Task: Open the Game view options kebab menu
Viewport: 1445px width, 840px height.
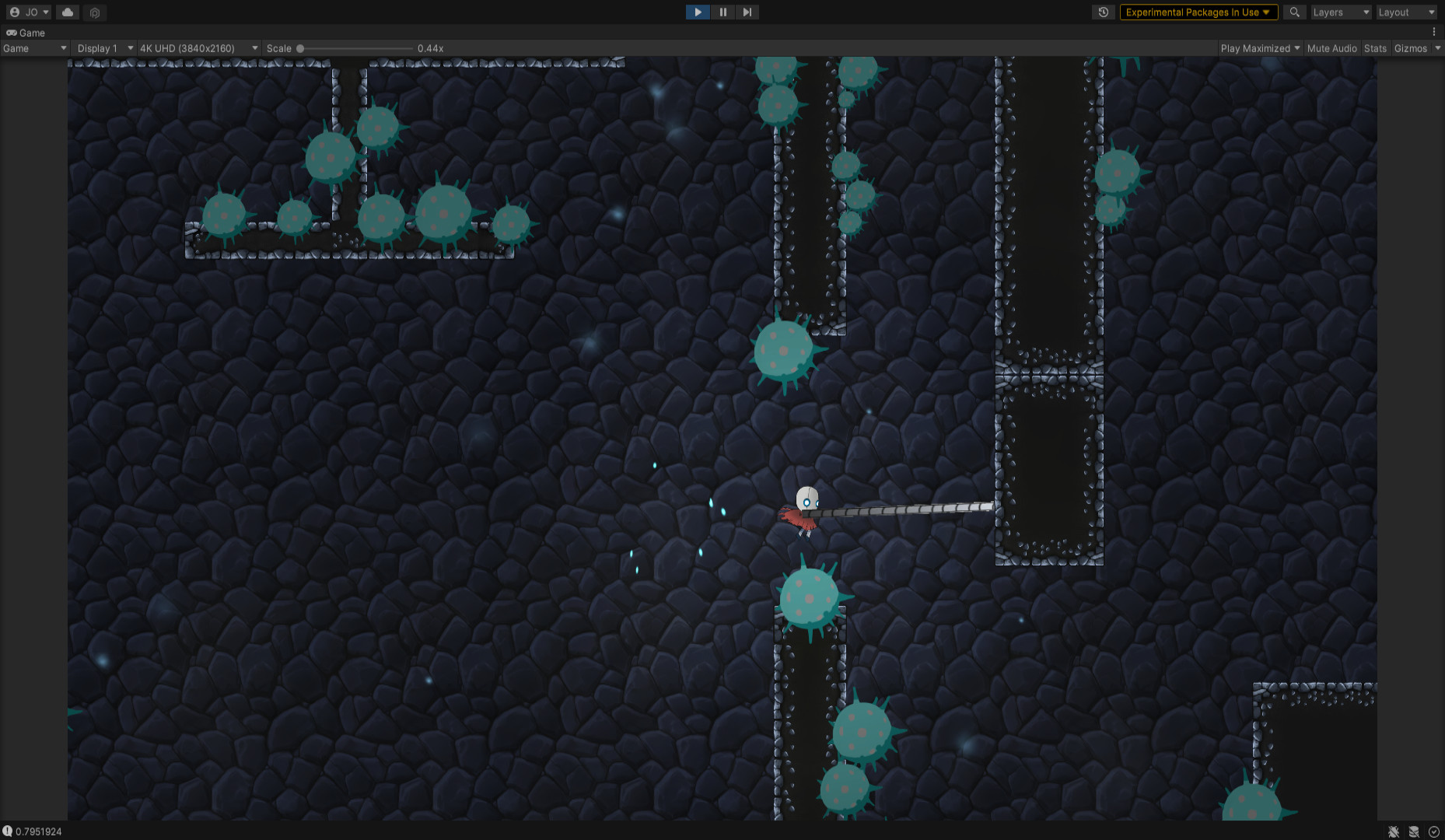Action: point(1435,32)
